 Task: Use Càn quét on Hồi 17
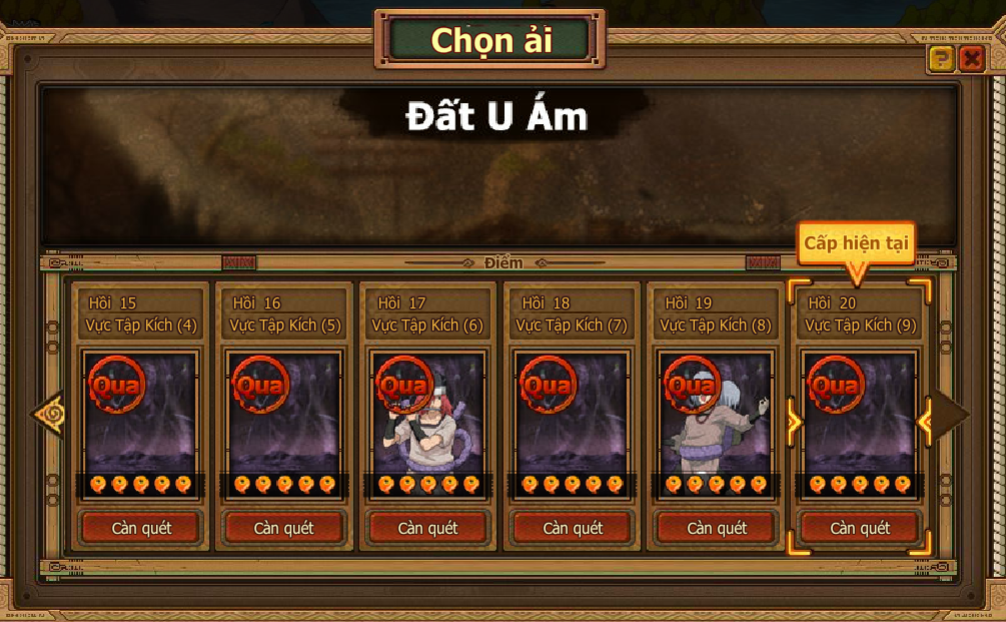pos(428,528)
